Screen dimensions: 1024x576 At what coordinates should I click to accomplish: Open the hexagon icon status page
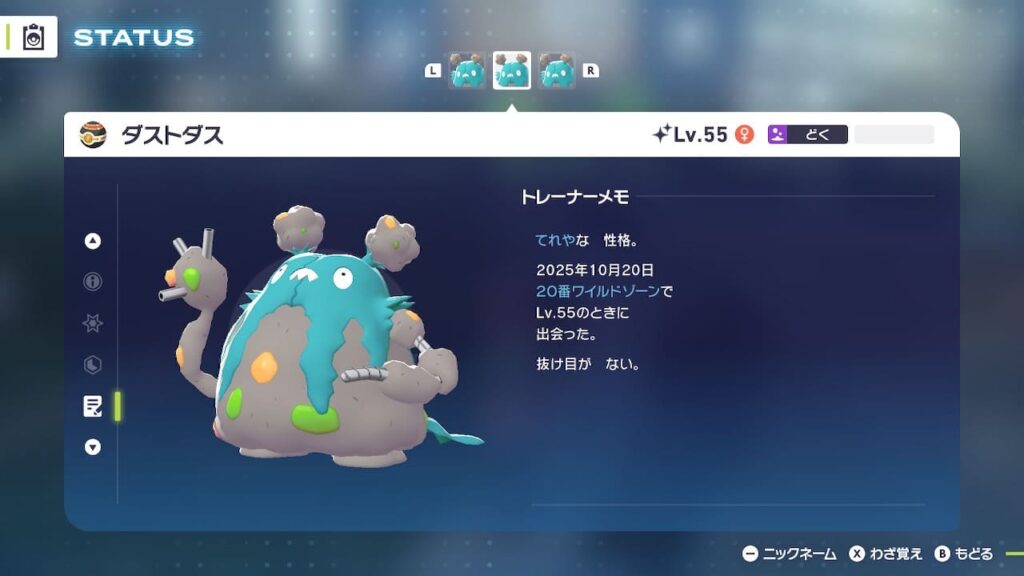click(x=93, y=365)
